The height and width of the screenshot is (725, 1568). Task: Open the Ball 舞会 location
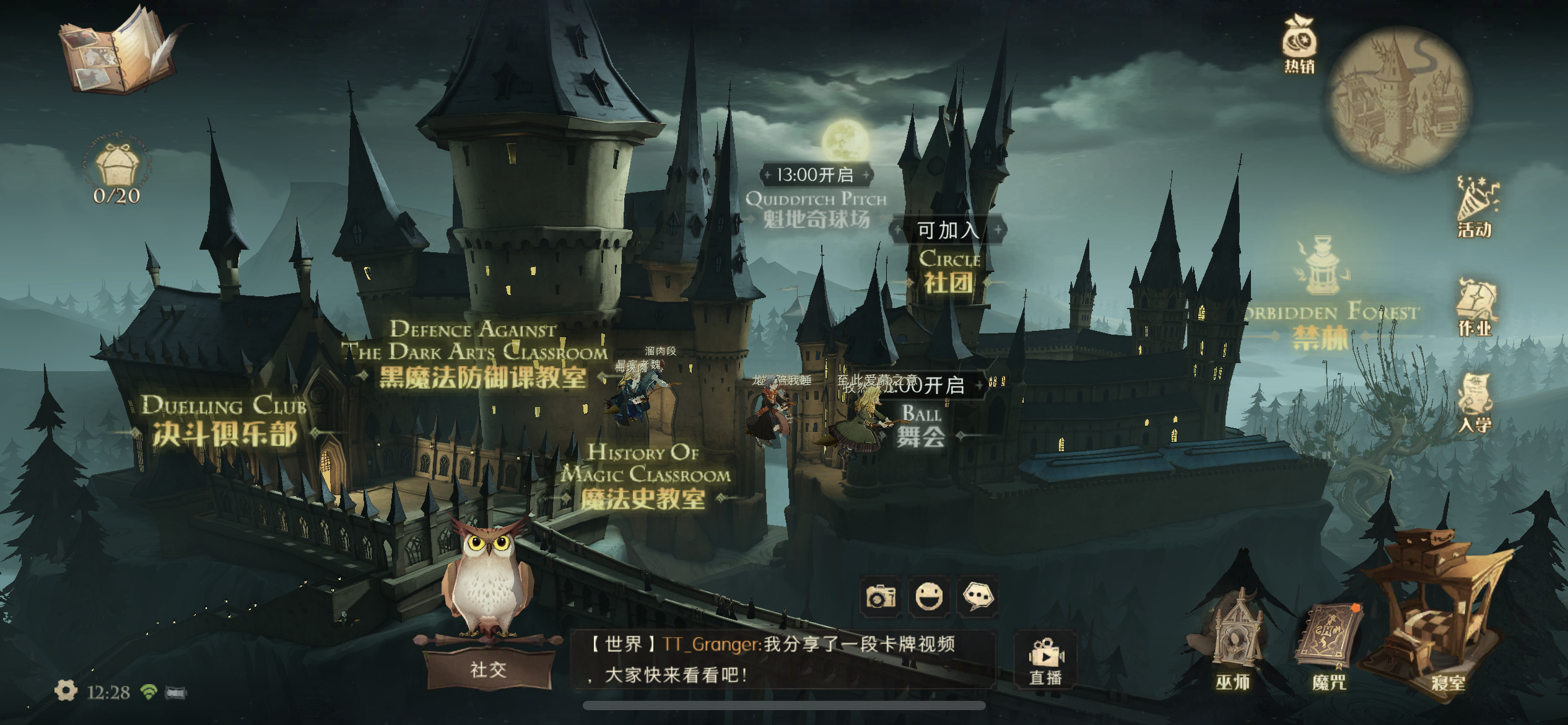(921, 426)
